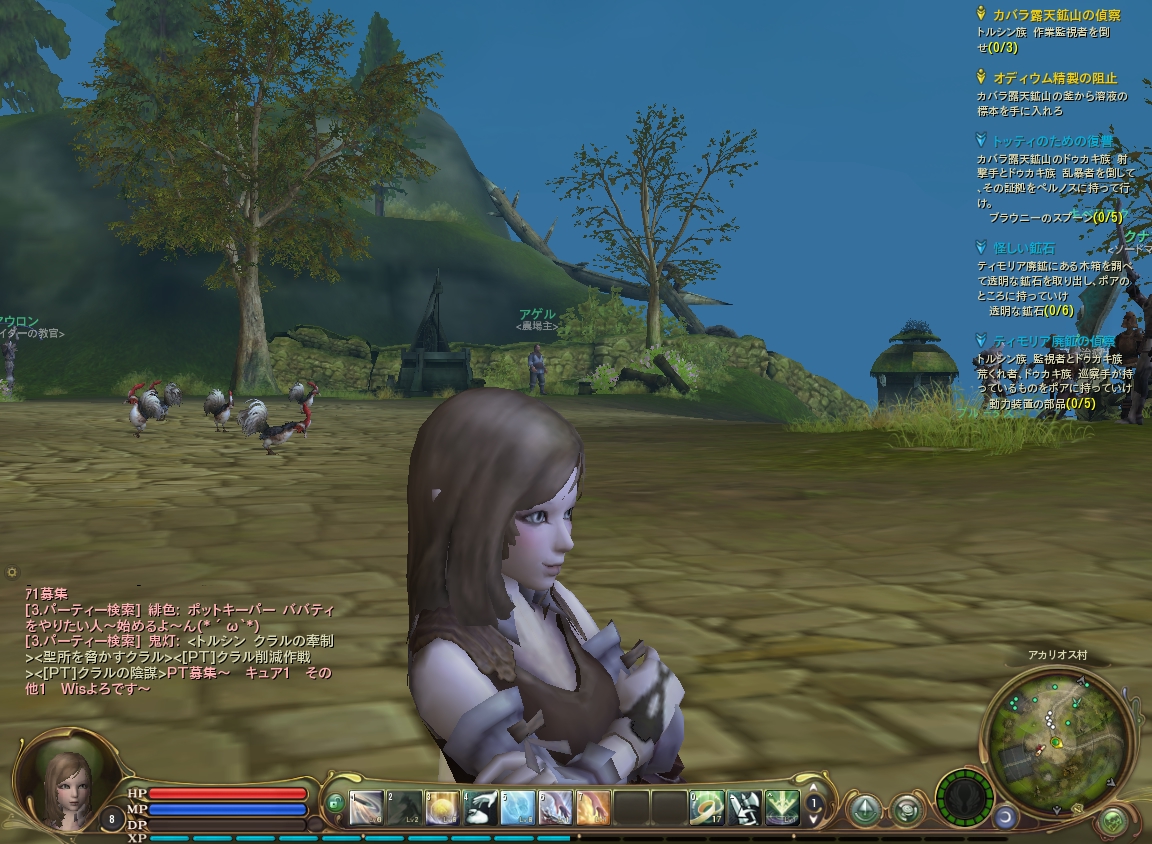Viewport: 1152px width, 844px height.
Task: Select the オディウム精製の阻止 quest entry
Action: point(1054,78)
